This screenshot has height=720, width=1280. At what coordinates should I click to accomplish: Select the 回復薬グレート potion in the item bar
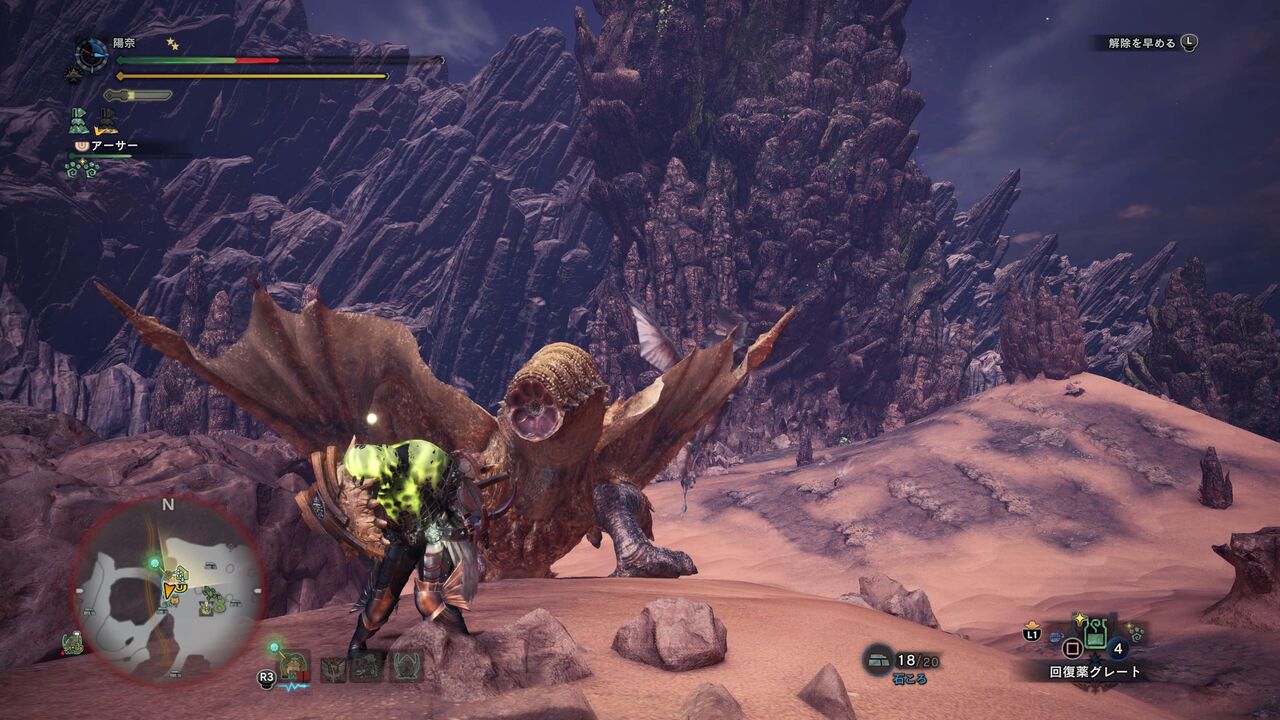[1094, 634]
